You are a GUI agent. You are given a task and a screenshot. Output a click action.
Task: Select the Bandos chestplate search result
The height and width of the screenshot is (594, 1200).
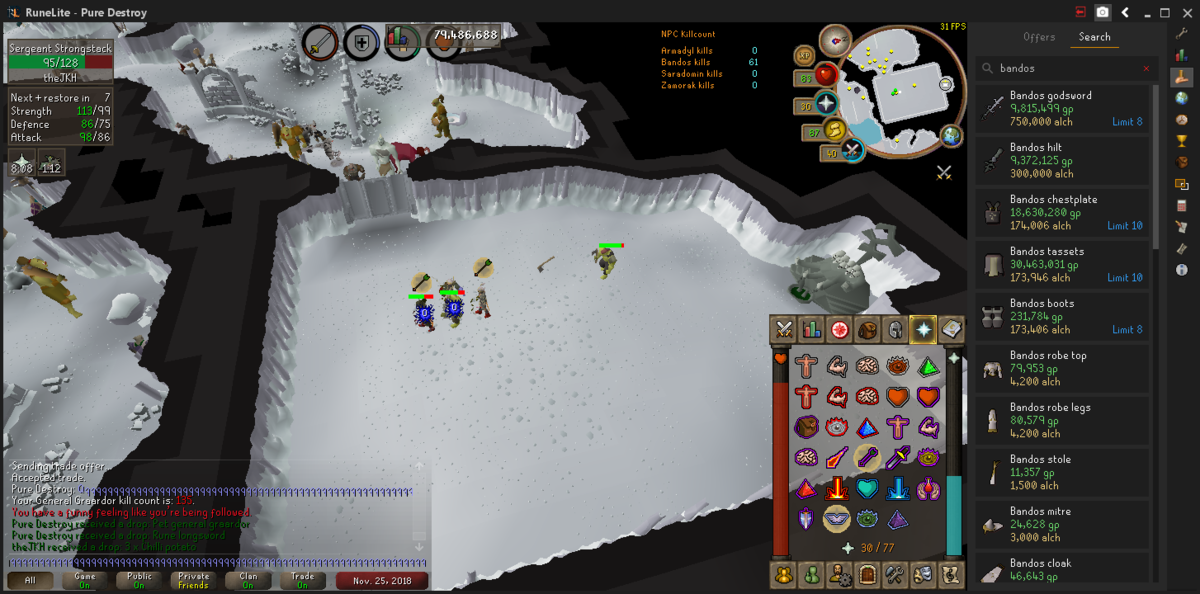(x=1062, y=212)
